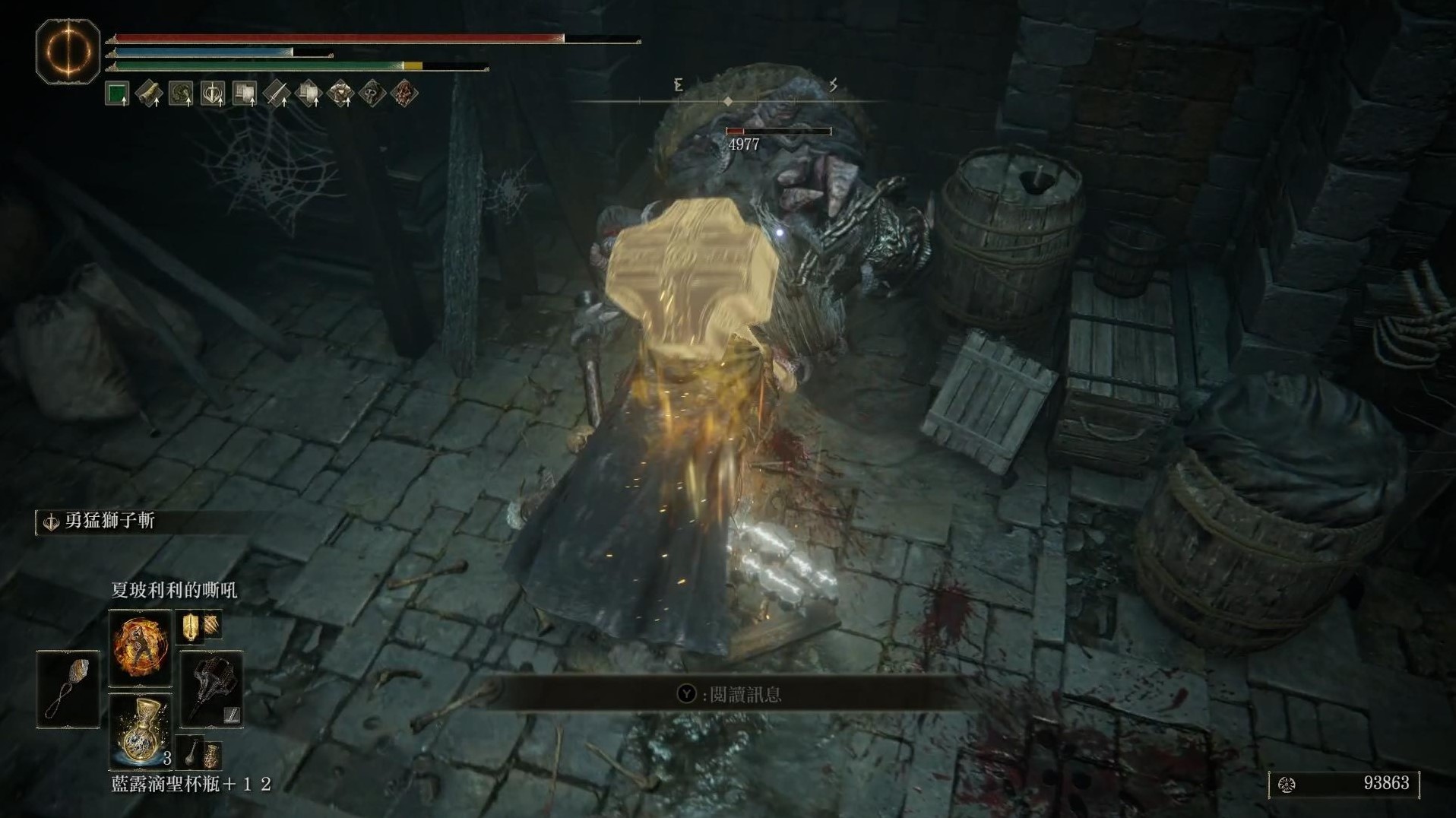Check the diagonal sword buff icon
The height and width of the screenshot is (818, 1456).
tap(277, 94)
